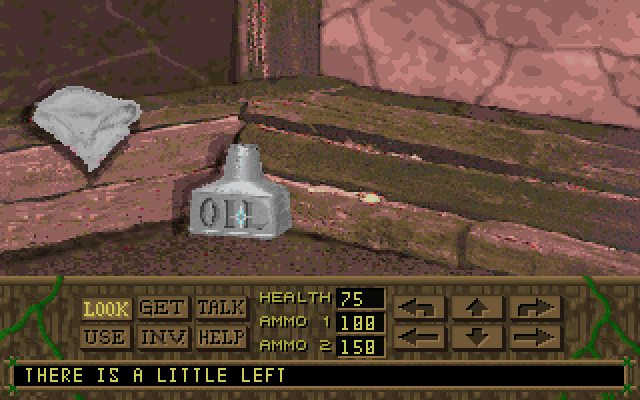Sidestep using the straight right arrow

[x=535, y=336]
